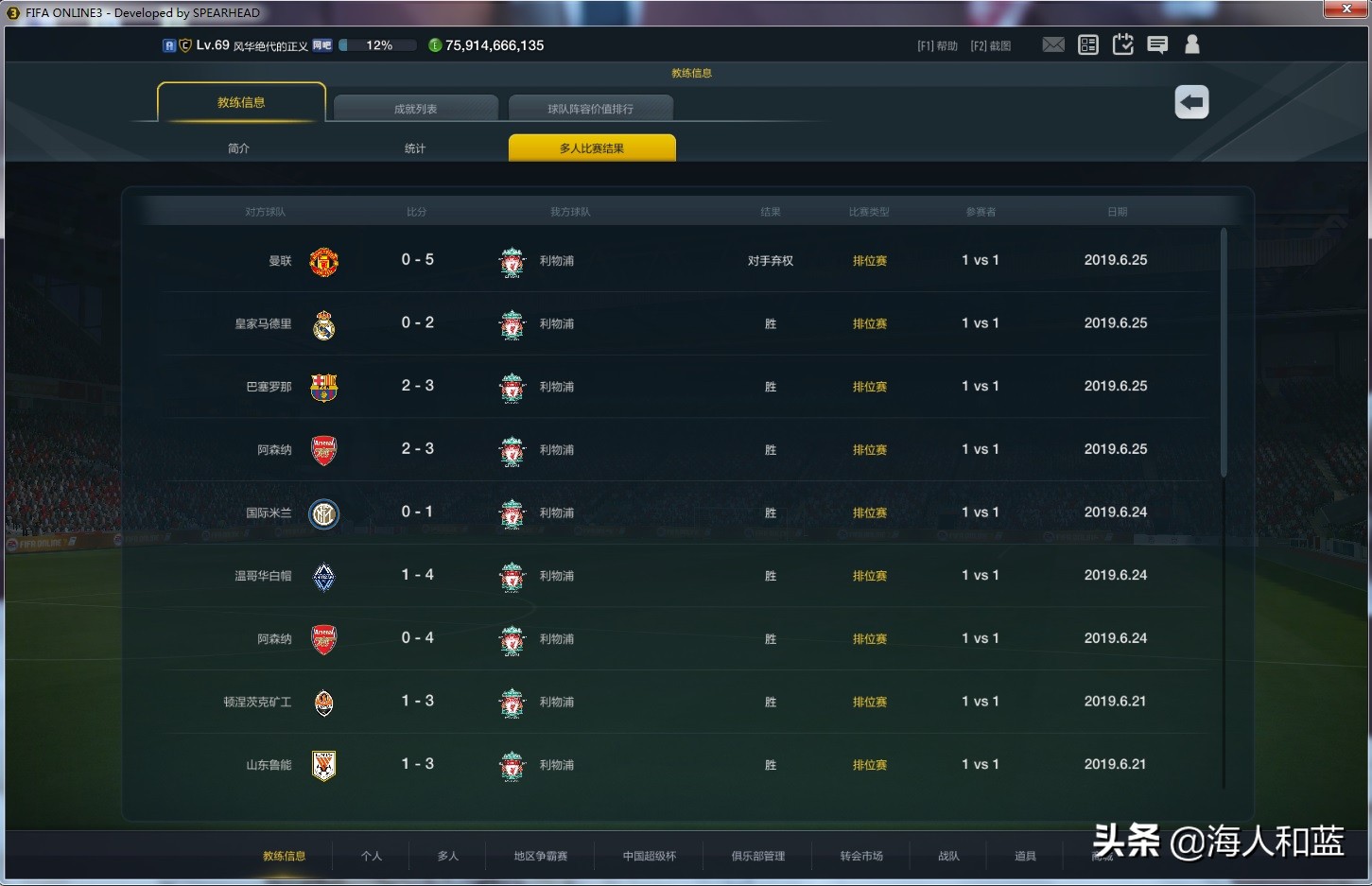Open the daily check-in calendar icon
The width and height of the screenshot is (1372, 886).
1122,43
